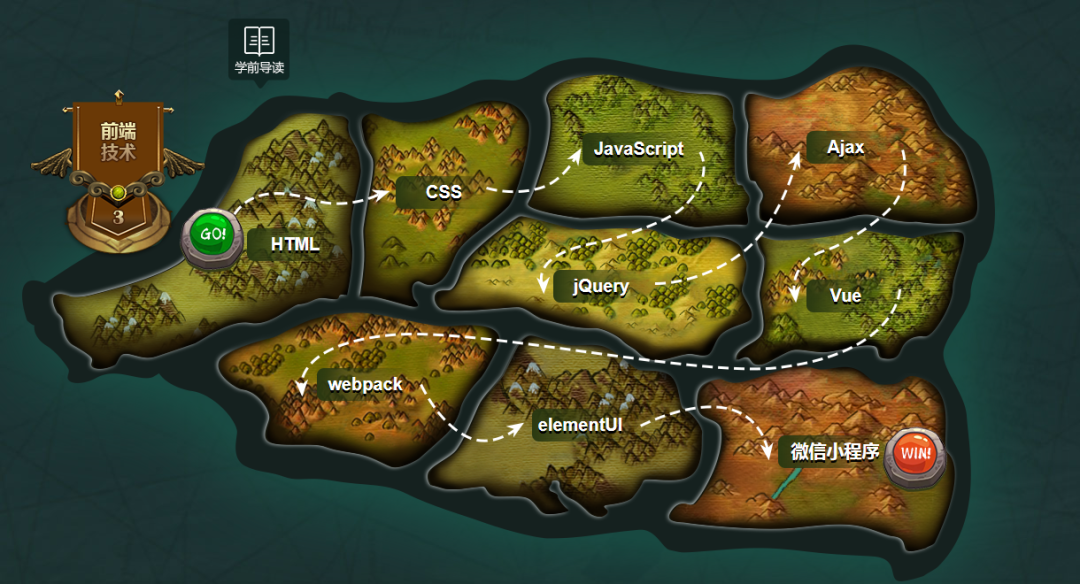Click the green GO! start button
Viewport: 1080px width, 584px height.
[x=213, y=235]
